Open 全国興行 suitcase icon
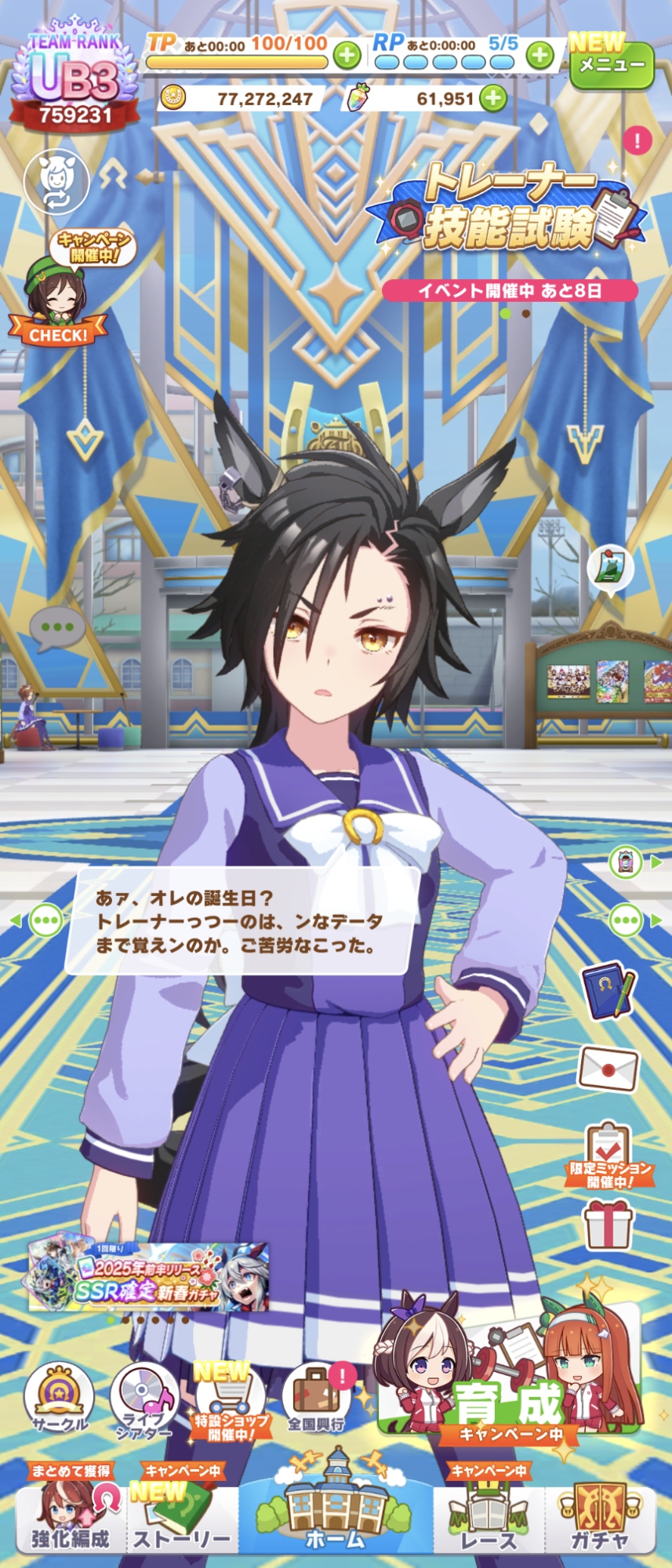The image size is (672, 1568). click(317, 1401)
